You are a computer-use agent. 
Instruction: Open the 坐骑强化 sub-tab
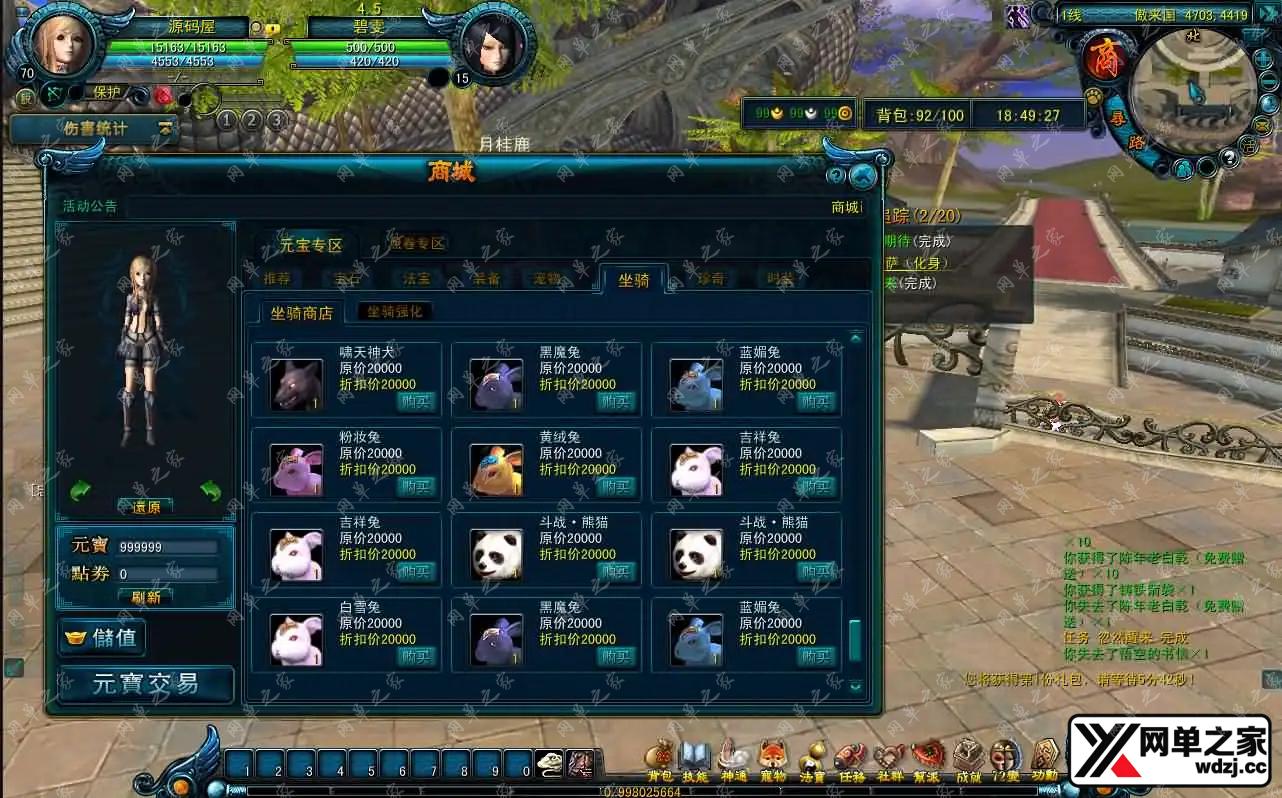pyautogui.click(x=395, y=312)
